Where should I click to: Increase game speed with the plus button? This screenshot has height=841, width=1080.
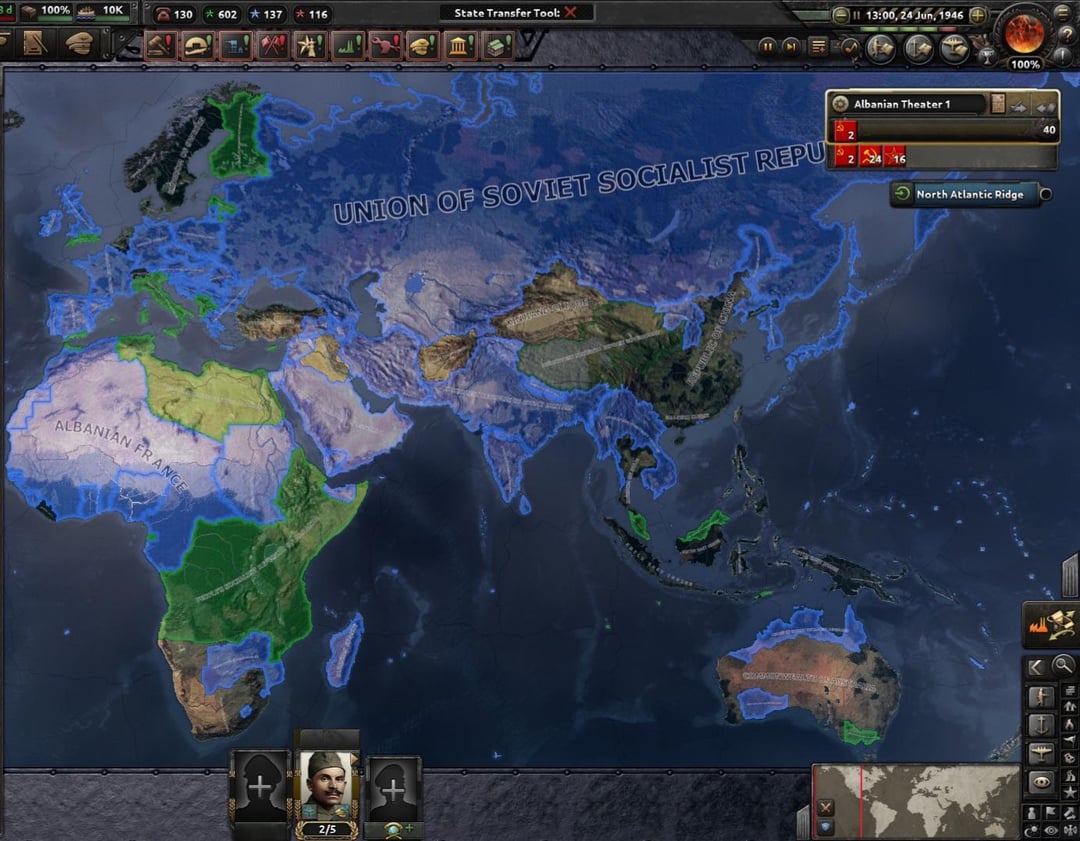click(978, 16)
